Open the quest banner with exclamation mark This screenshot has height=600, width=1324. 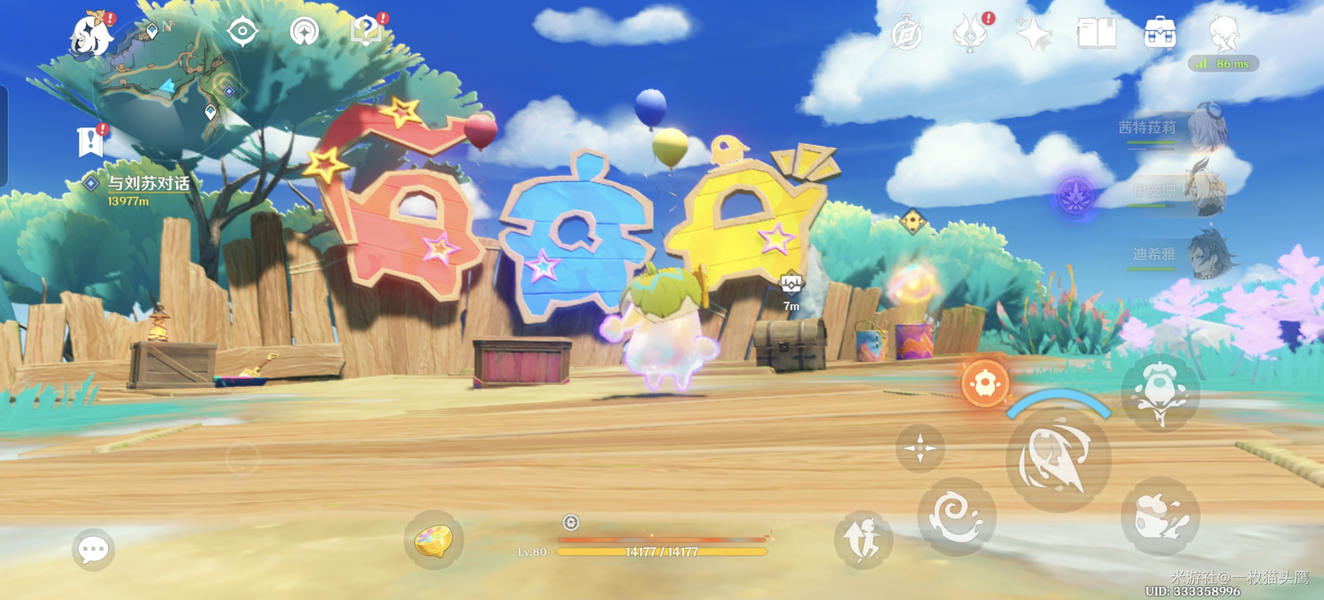click(x=90, y=142)
